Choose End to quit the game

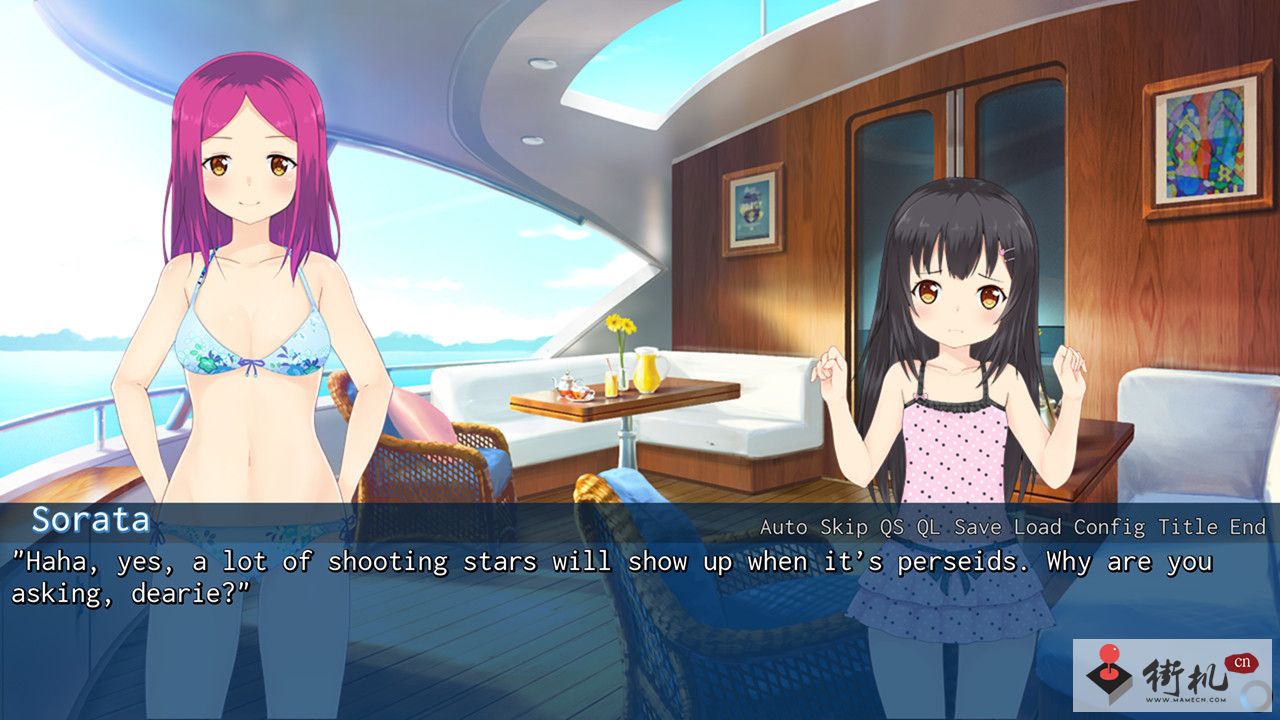pos(1248,527)
